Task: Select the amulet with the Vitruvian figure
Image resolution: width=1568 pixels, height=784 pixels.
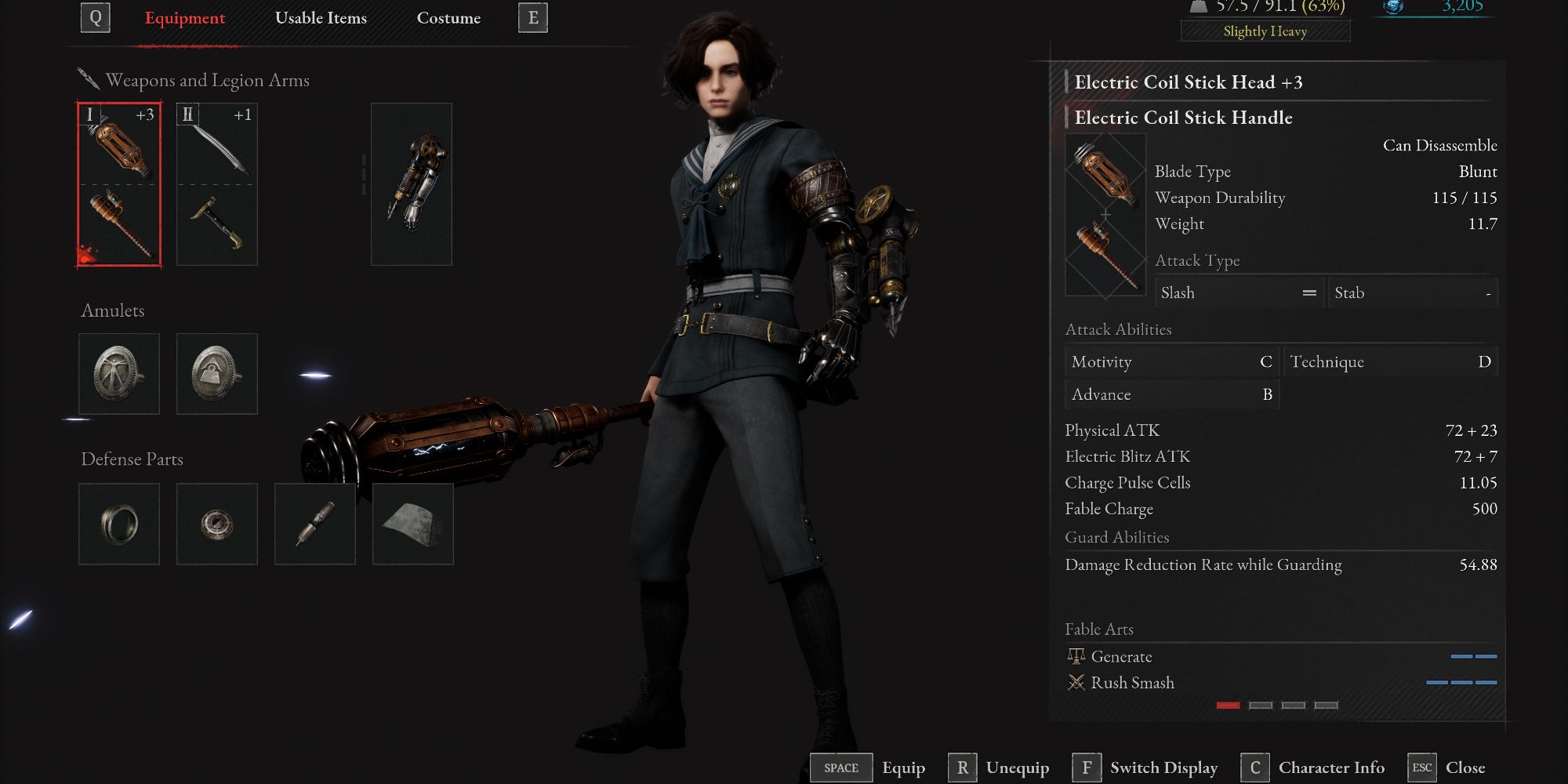Action: (x=119, y=374)
